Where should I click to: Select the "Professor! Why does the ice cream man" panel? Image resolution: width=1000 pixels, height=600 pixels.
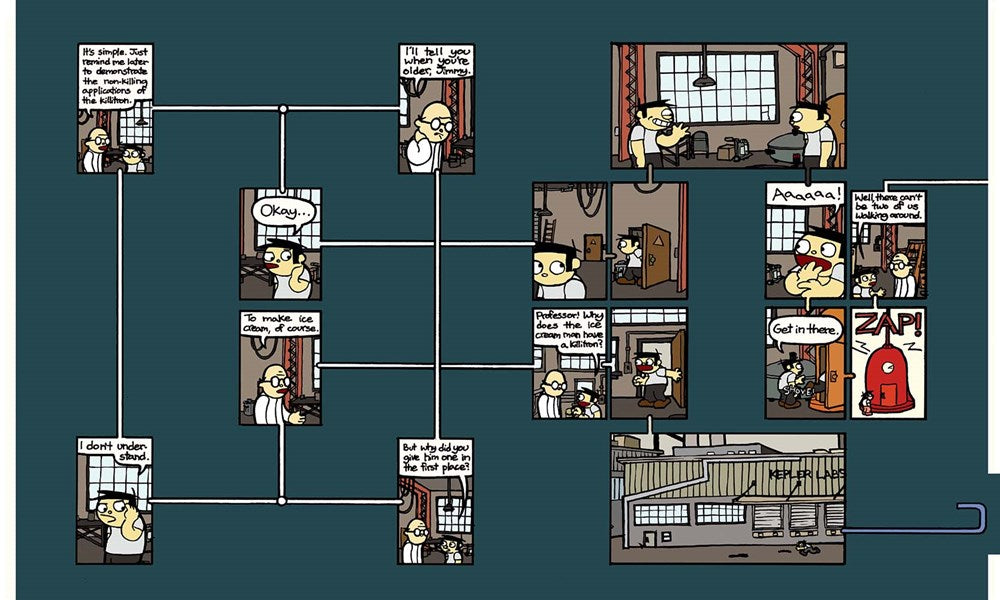click(569, 363)
